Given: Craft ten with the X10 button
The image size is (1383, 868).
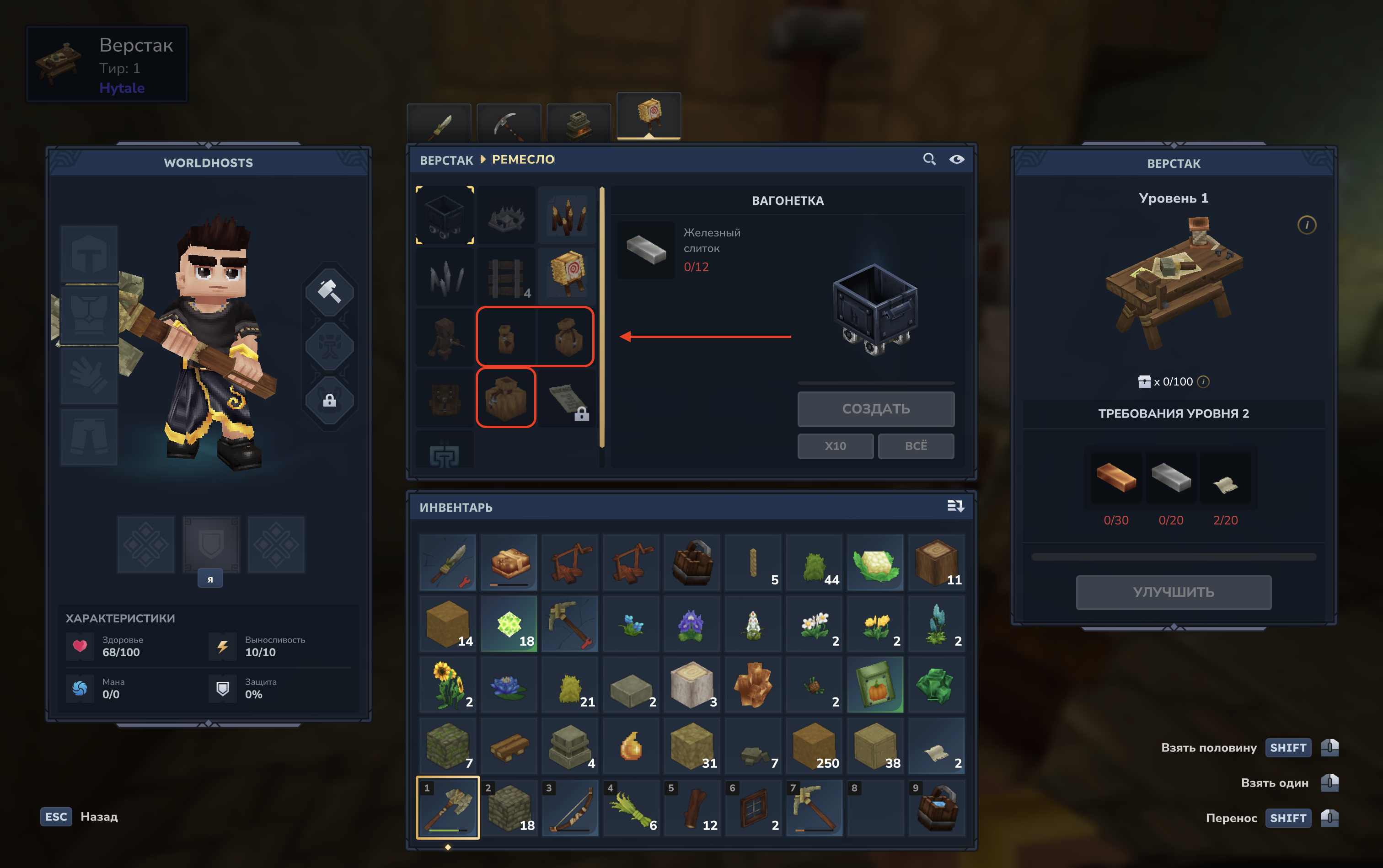Looking at the screenshot, I should [x=835, y=446].
